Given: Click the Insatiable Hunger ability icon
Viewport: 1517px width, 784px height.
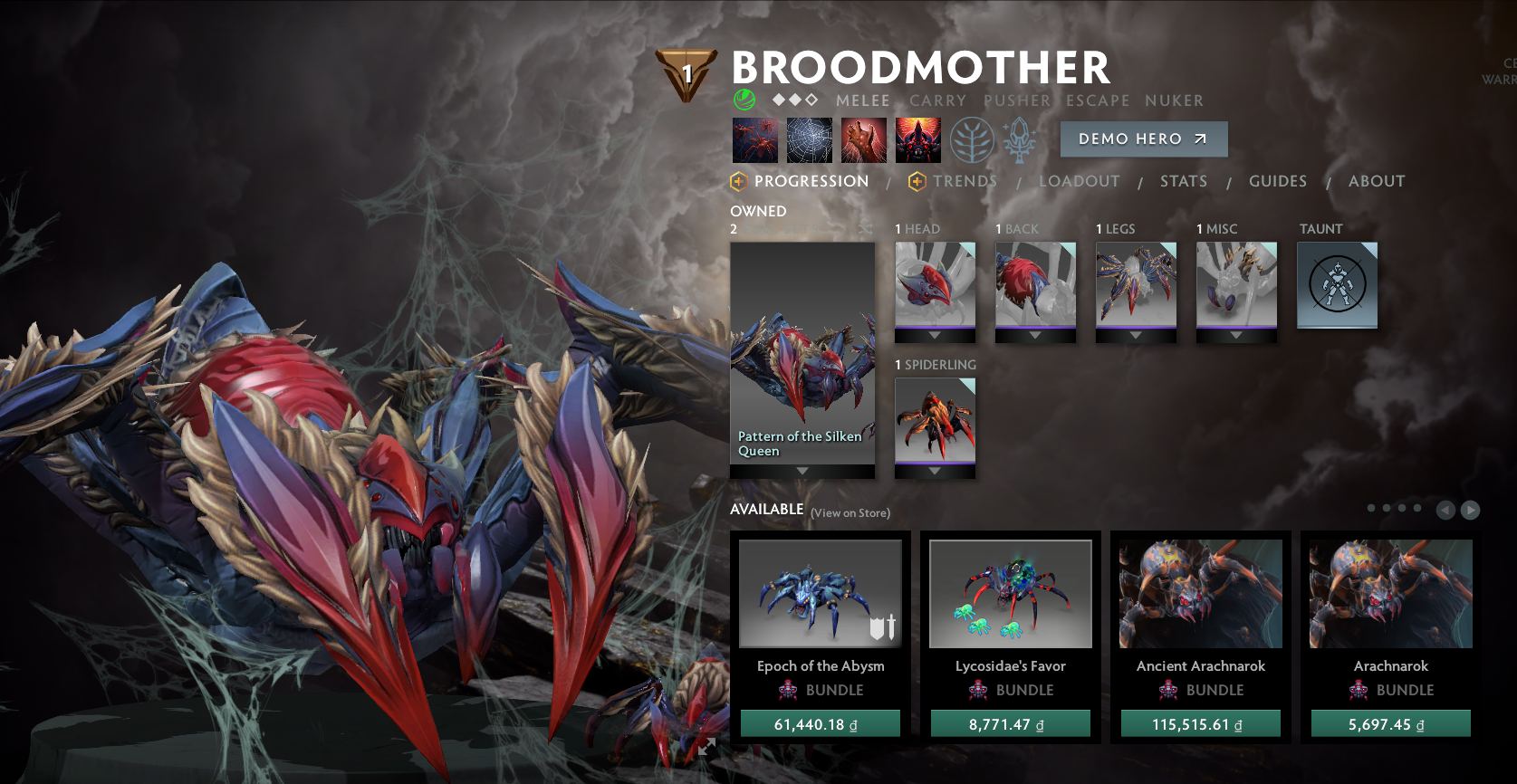Looking at the screenshot, I should coord(864,140).
